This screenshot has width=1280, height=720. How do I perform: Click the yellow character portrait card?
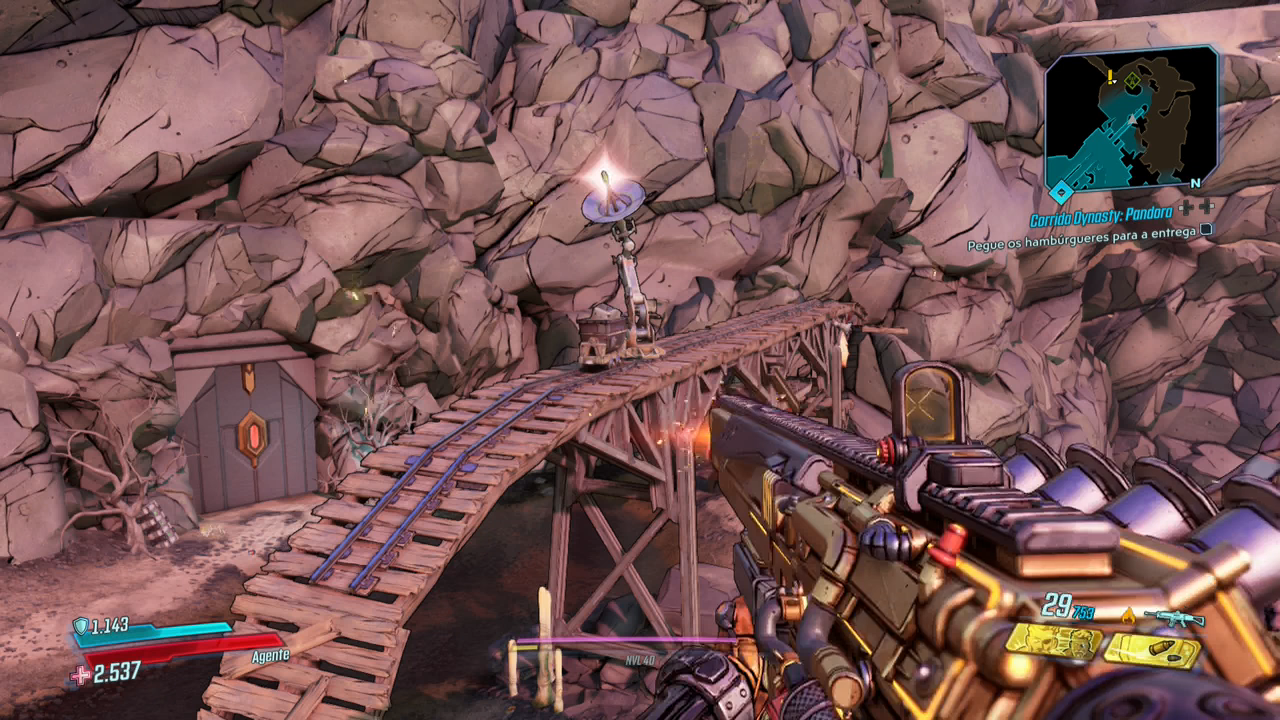pos(1053,641)
